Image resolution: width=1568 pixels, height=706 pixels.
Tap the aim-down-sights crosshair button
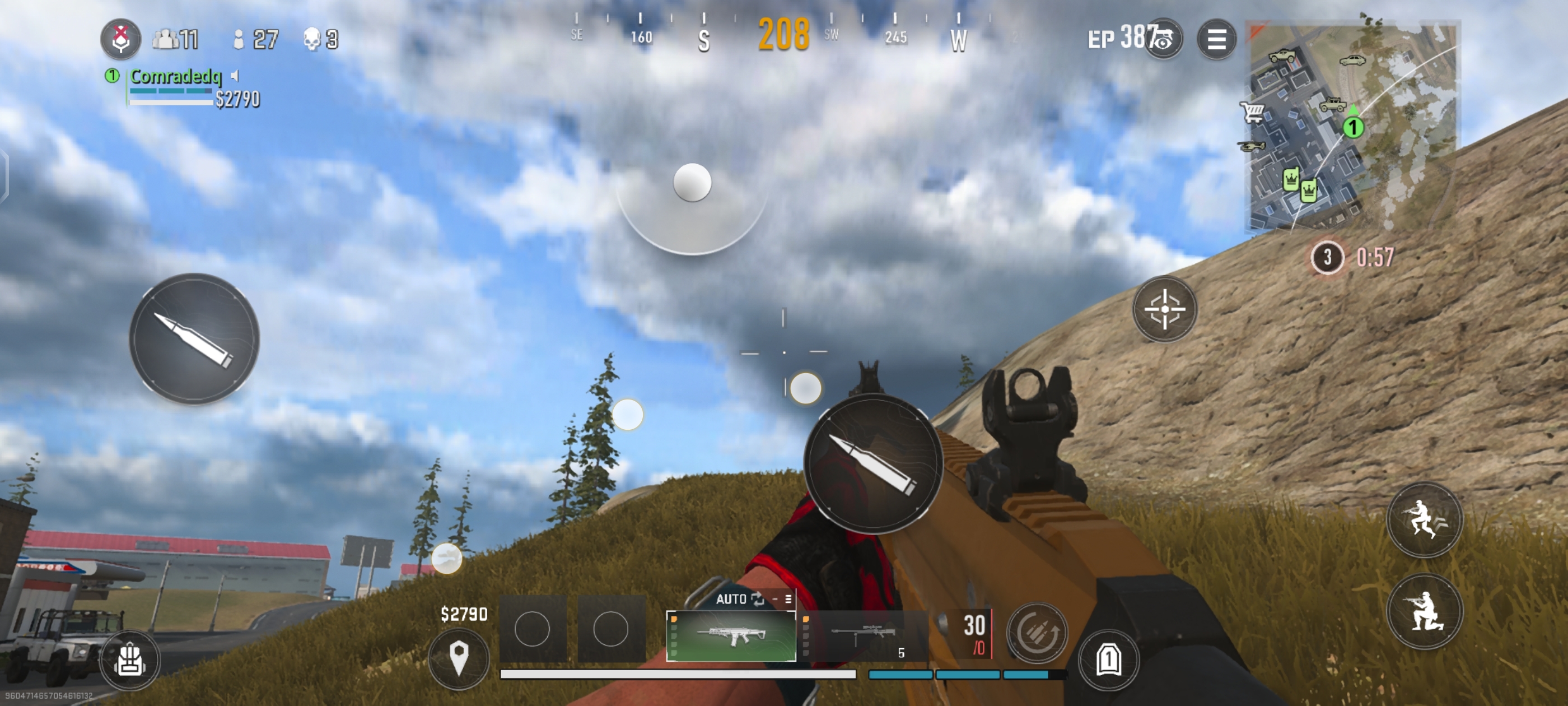coord(1164,309)
